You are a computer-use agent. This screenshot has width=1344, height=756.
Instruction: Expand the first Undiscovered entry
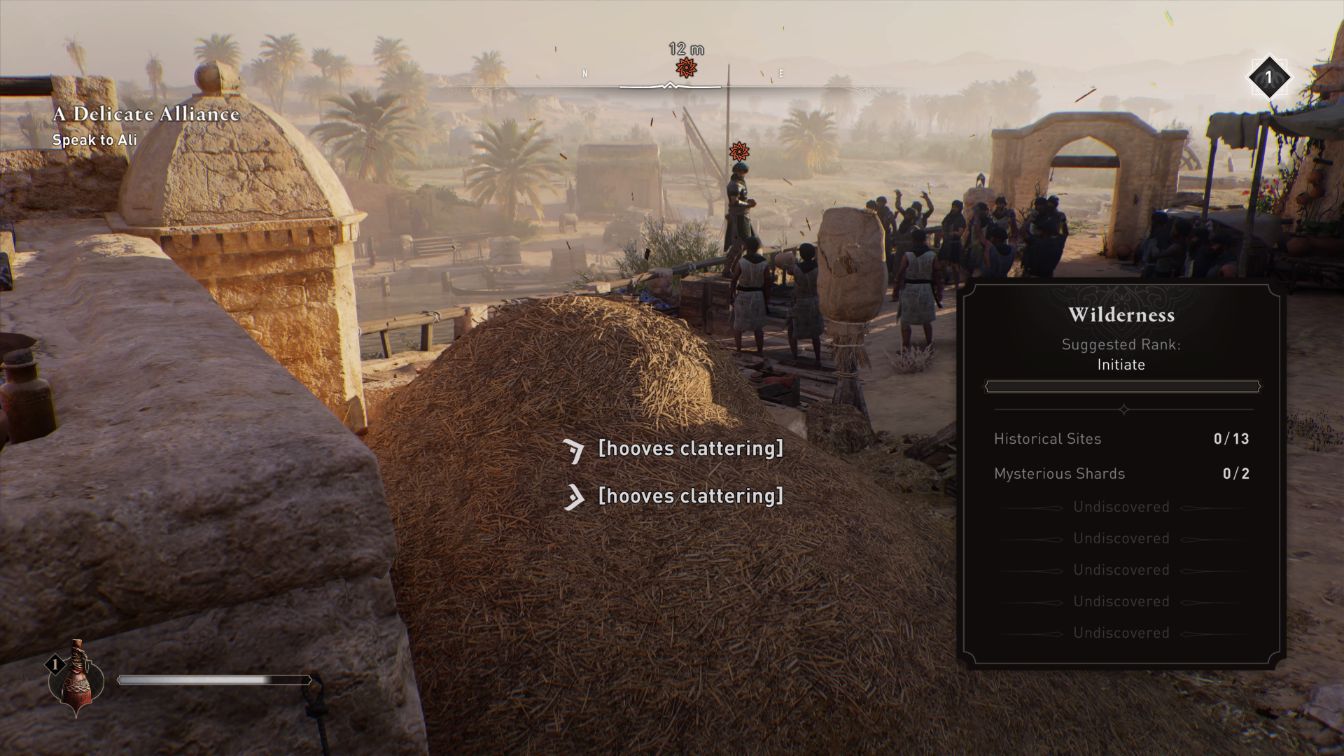pos(1121,506)
